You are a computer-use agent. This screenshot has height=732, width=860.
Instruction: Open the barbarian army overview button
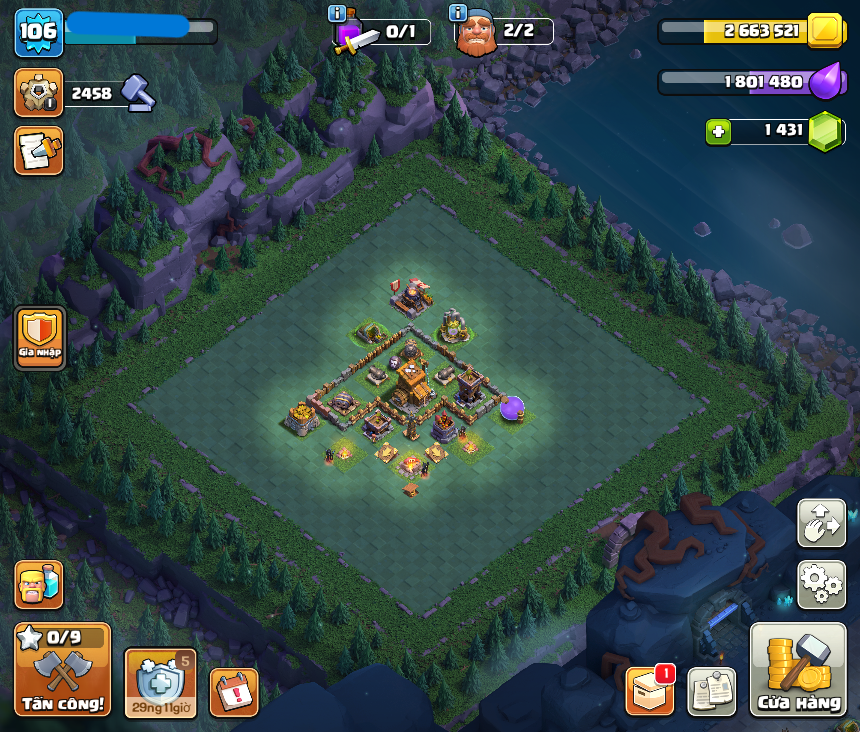tap(39, 584)
